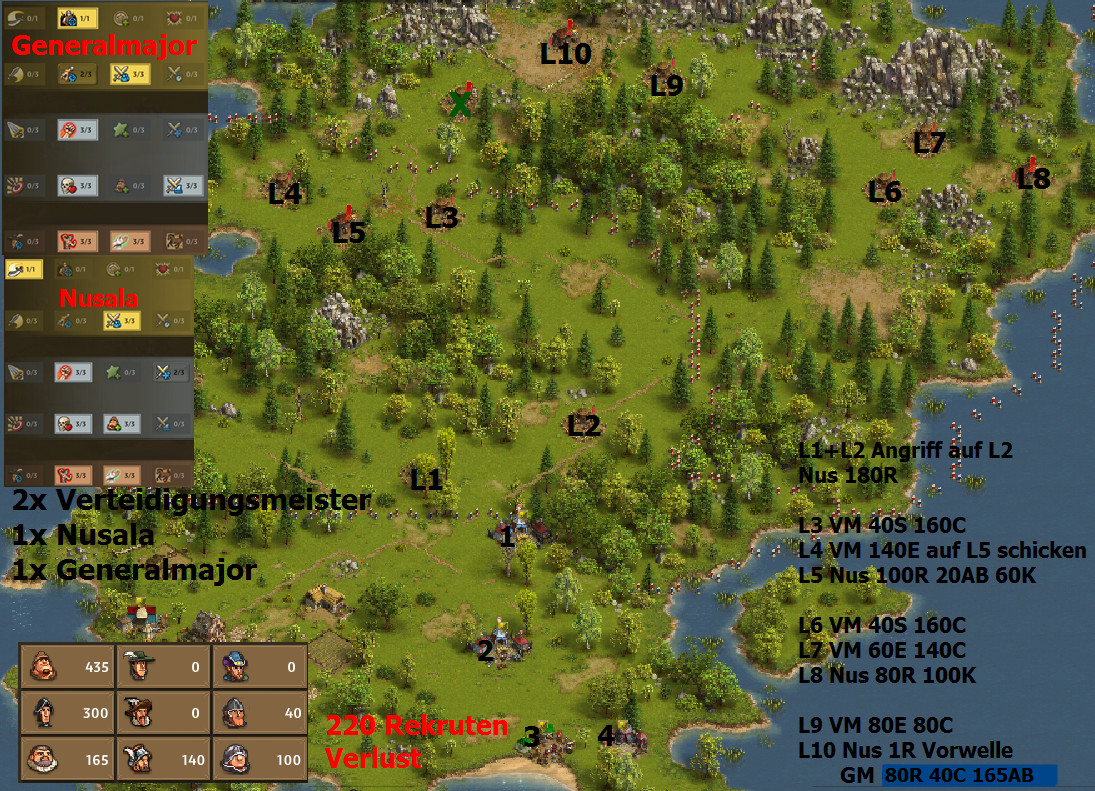Select Generalmajor's 2/3 skill icon
Screen dimensions: 1095x791
tap(78, 73)
